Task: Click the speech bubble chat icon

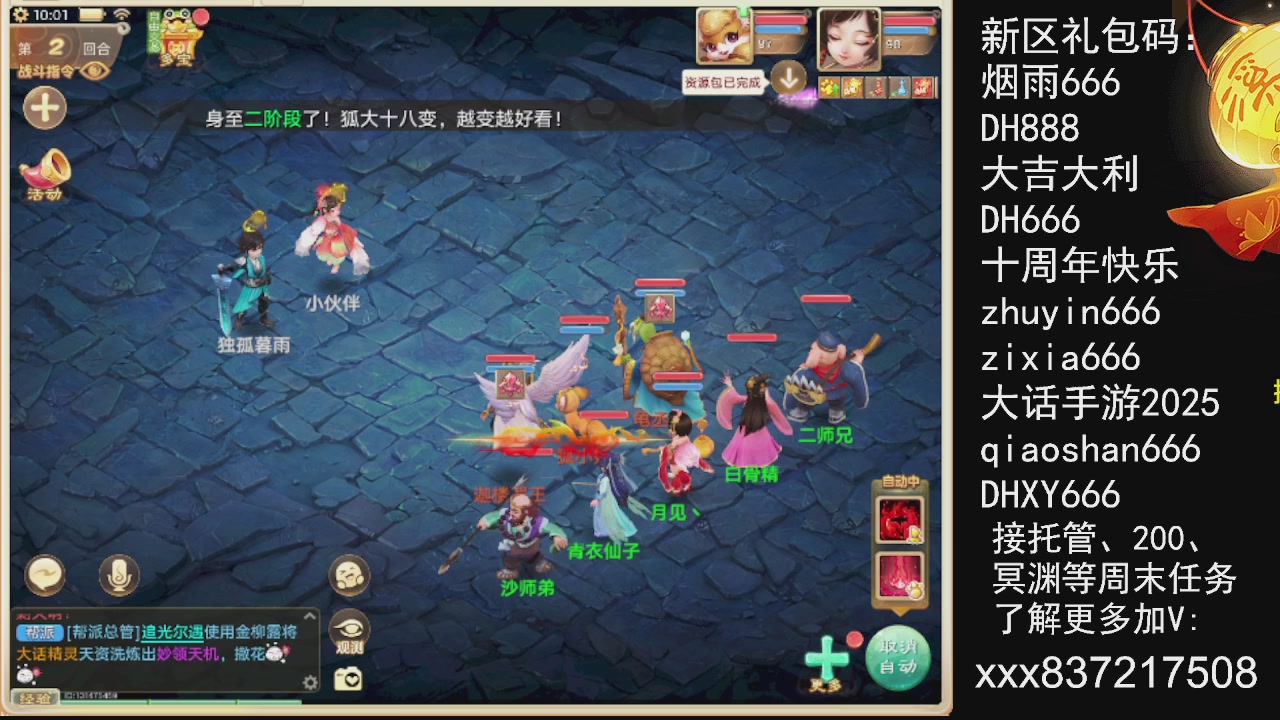Action: pyautogui.click(x=45, y=576)
